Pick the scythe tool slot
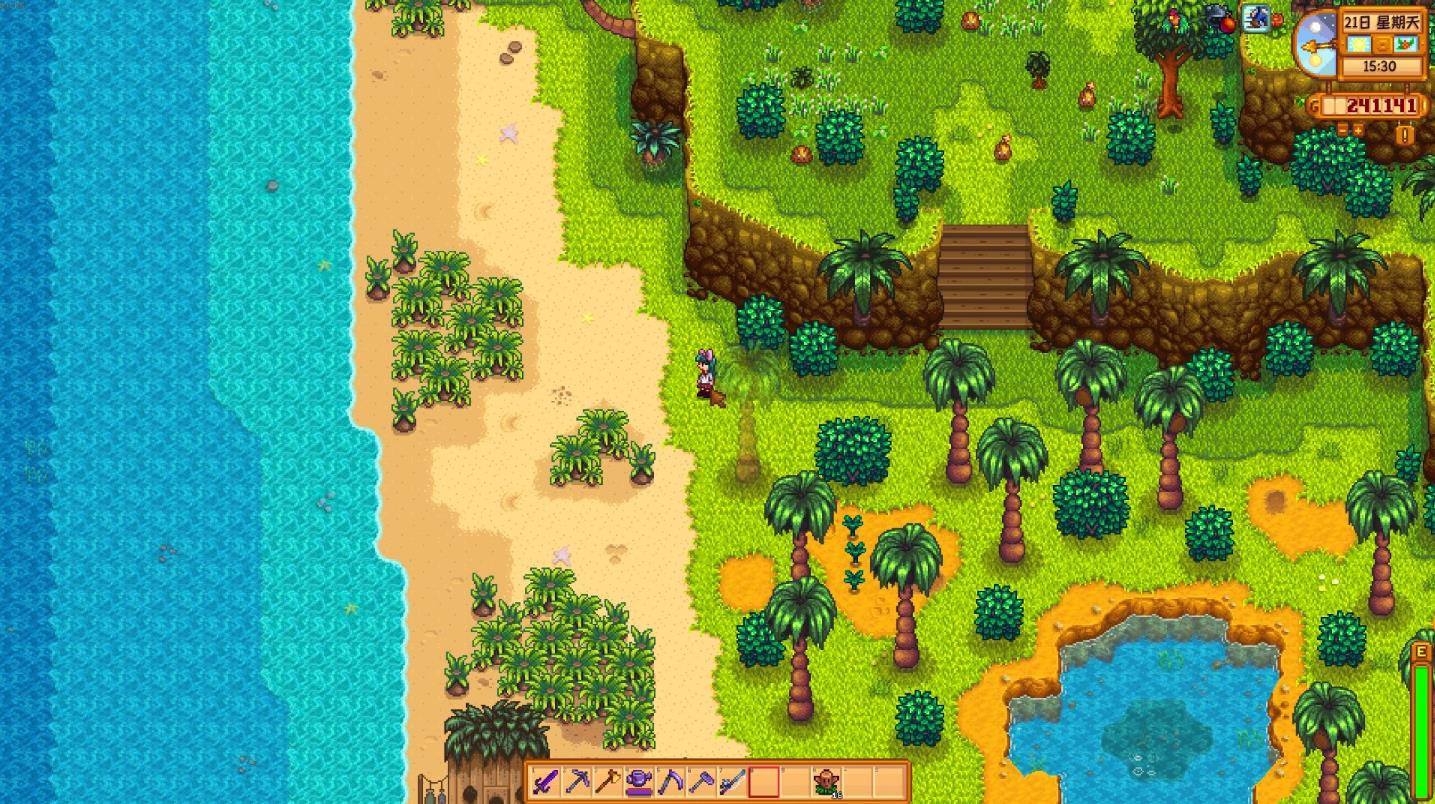The width and height of the screenshot is (1435, 804). click(670, 781)
